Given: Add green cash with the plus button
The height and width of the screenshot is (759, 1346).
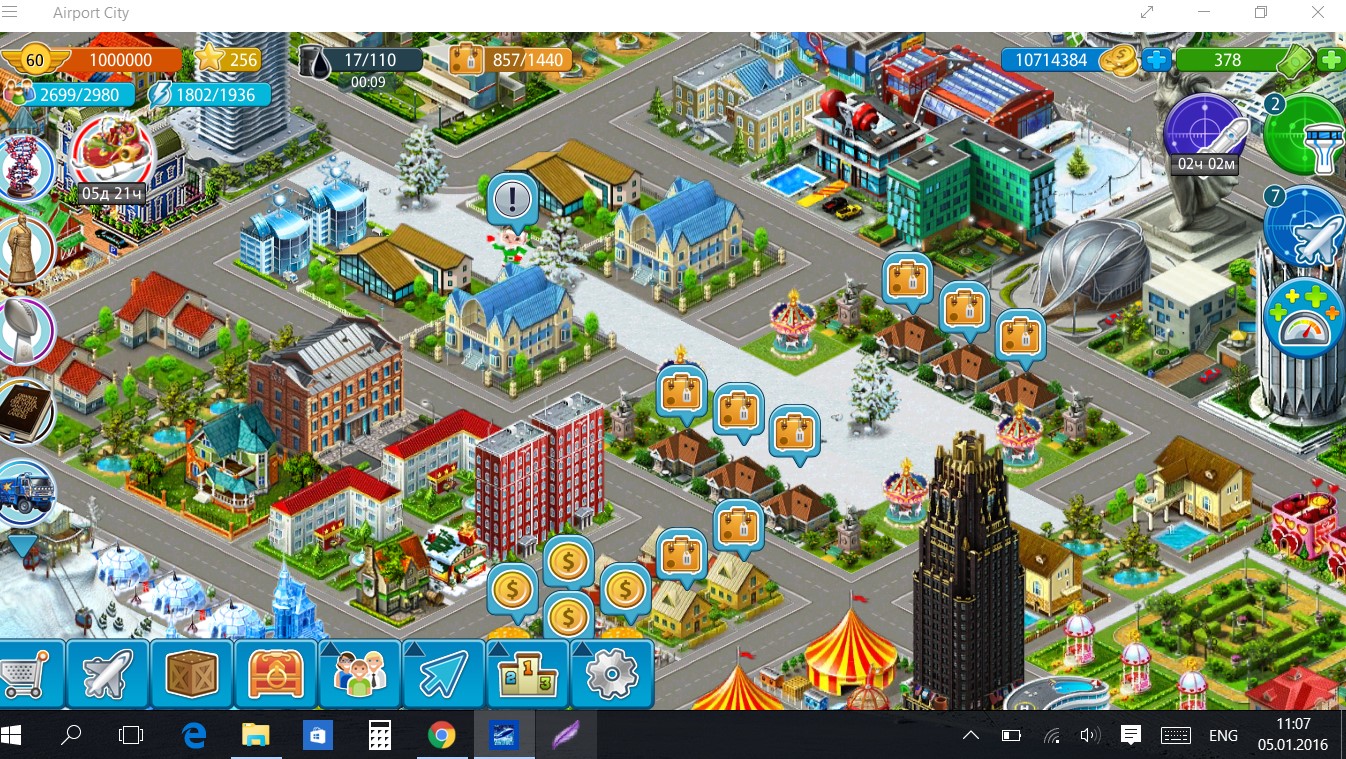Looking at the screenshot, I should click(1331, 60).
